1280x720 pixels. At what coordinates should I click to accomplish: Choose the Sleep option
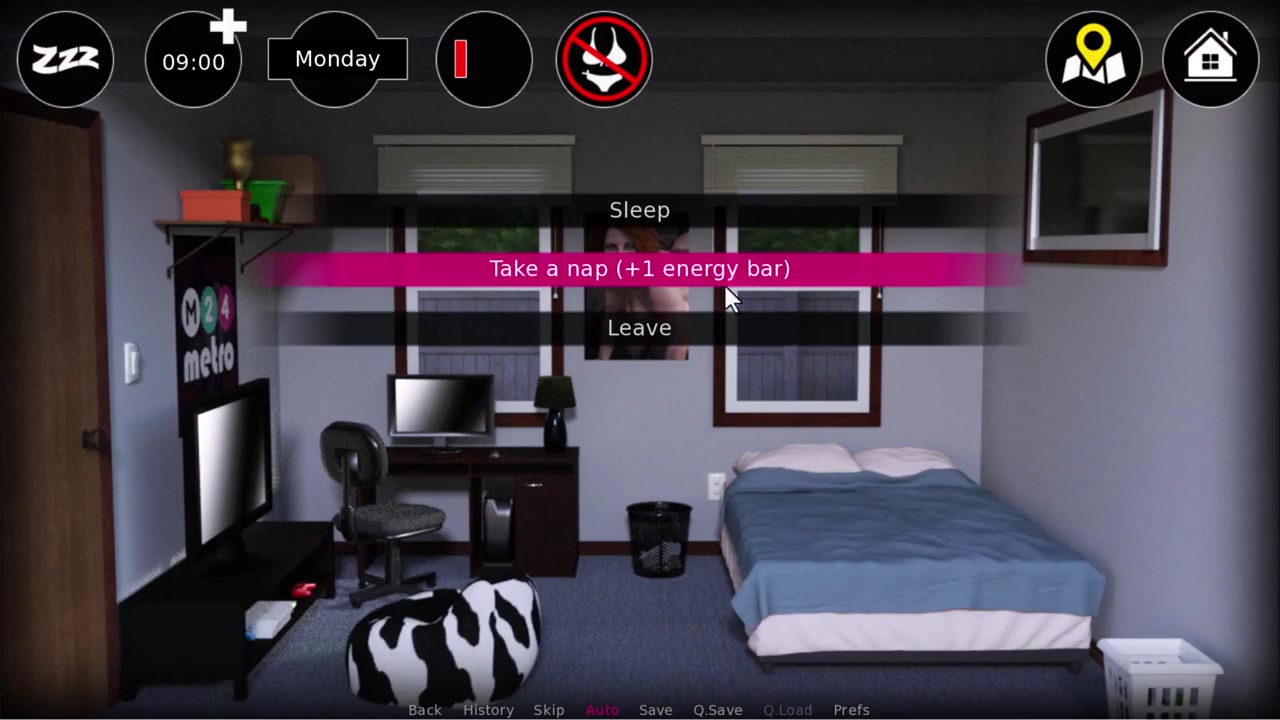coord(639,210)
